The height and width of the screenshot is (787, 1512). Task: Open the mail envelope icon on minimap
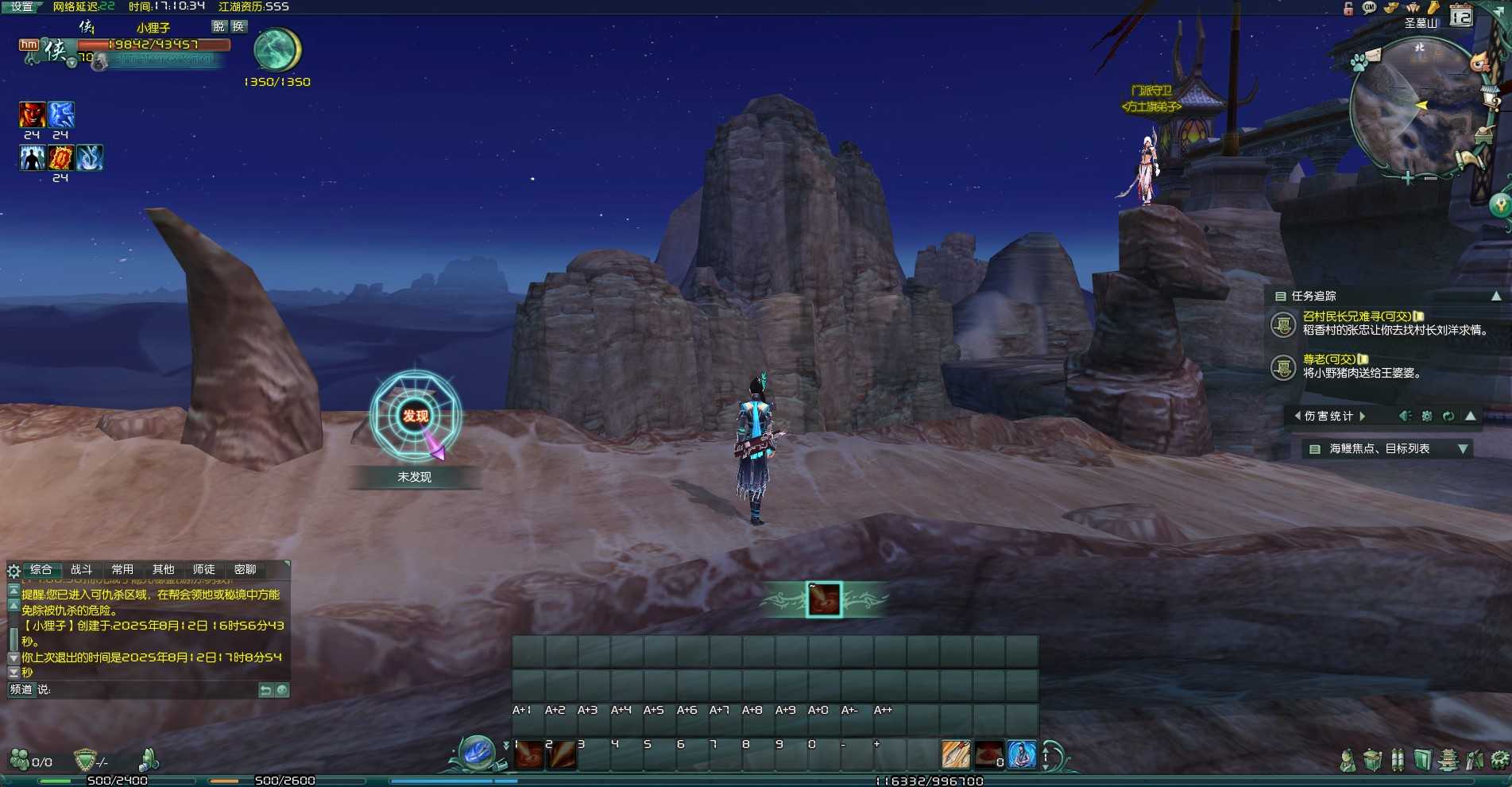pyautogui.click(x=1373, y=54)
